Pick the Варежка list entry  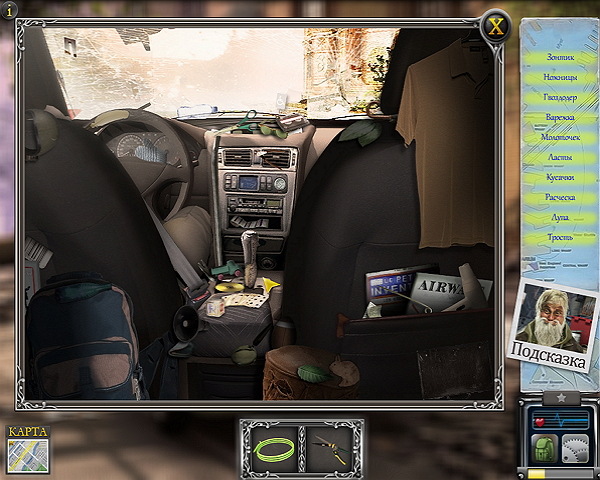[x=560, y=118]
